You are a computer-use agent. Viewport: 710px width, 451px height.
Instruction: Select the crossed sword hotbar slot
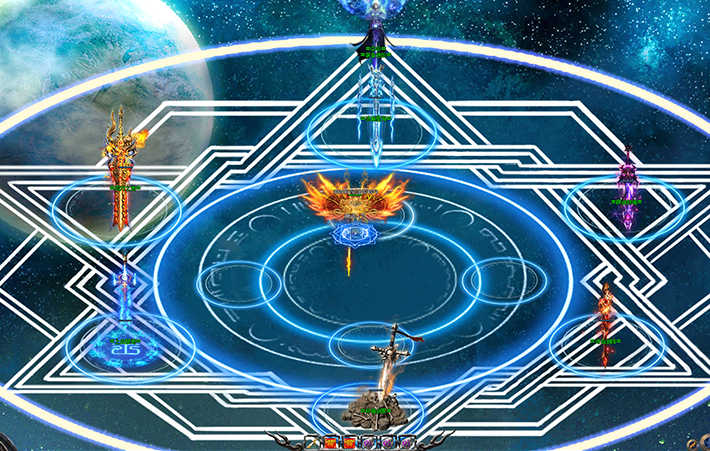[x=312, y=442]
